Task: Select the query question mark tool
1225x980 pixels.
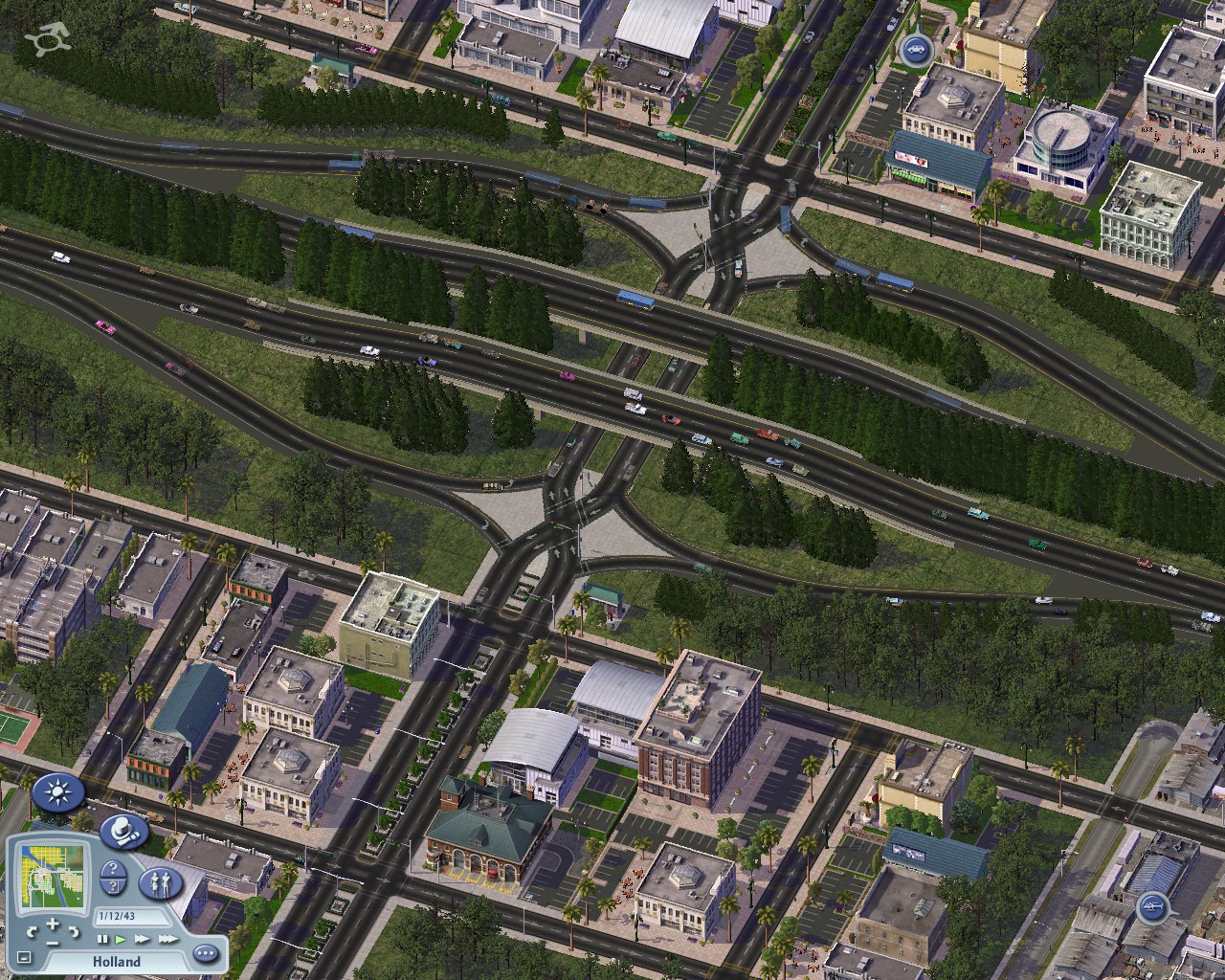Action: 112,868
